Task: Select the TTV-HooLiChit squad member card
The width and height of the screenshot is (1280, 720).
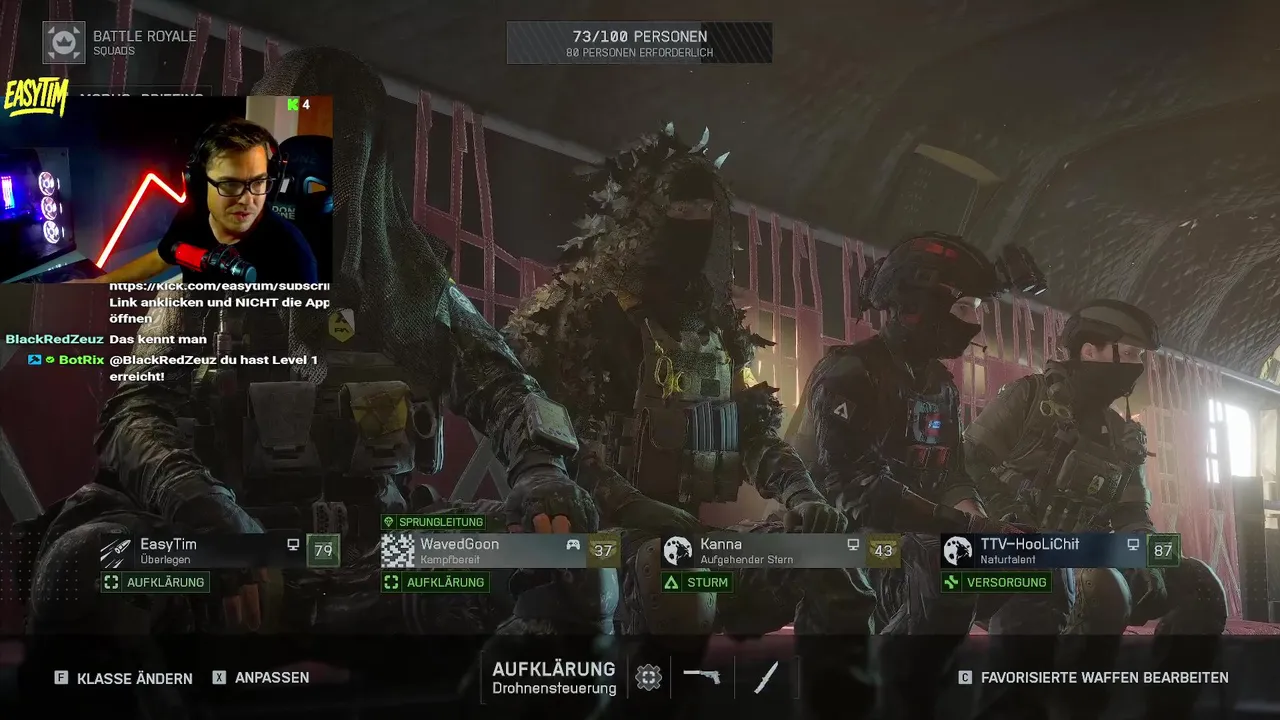Action: pyautogui.click(x=1058, y=551)
